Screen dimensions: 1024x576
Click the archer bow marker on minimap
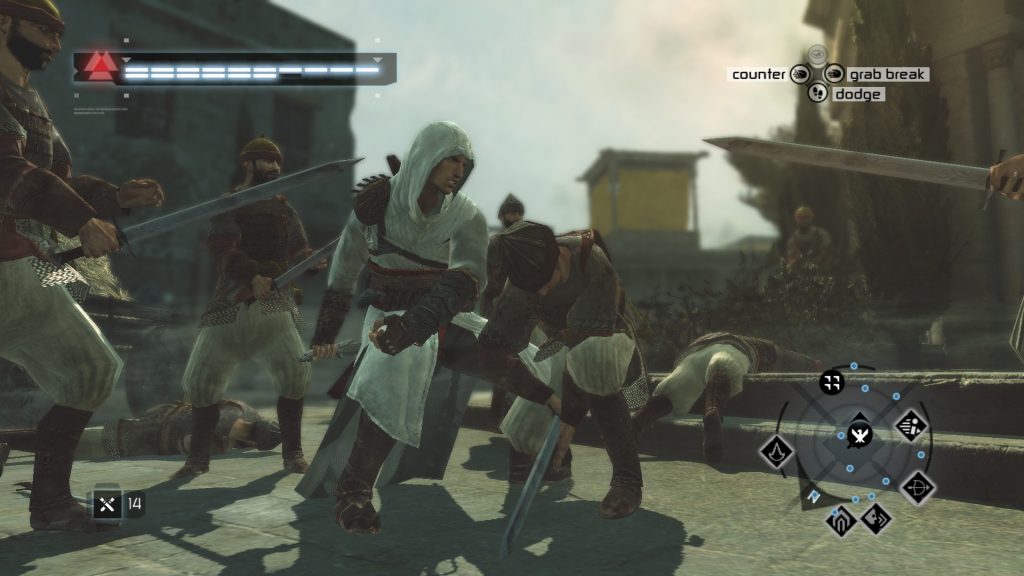(x=918, y=488)
